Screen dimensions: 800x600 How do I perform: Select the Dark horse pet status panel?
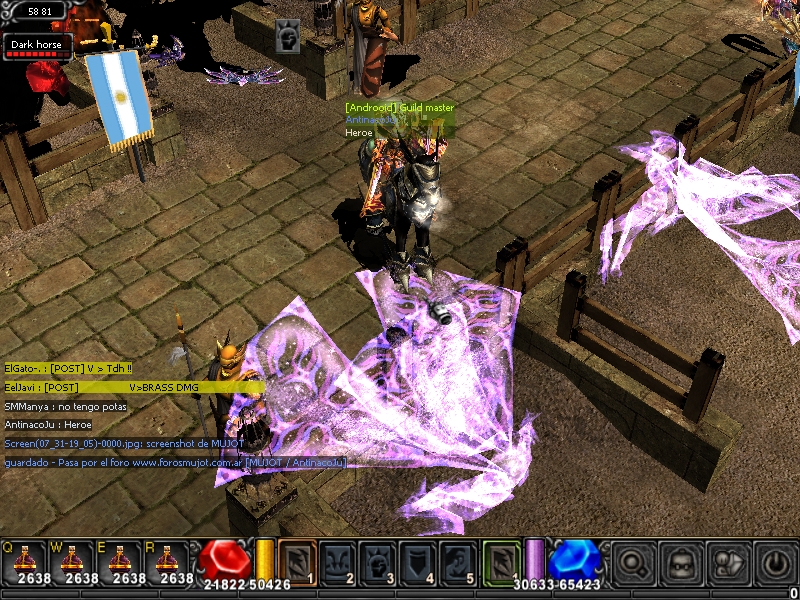click(38, 47)
